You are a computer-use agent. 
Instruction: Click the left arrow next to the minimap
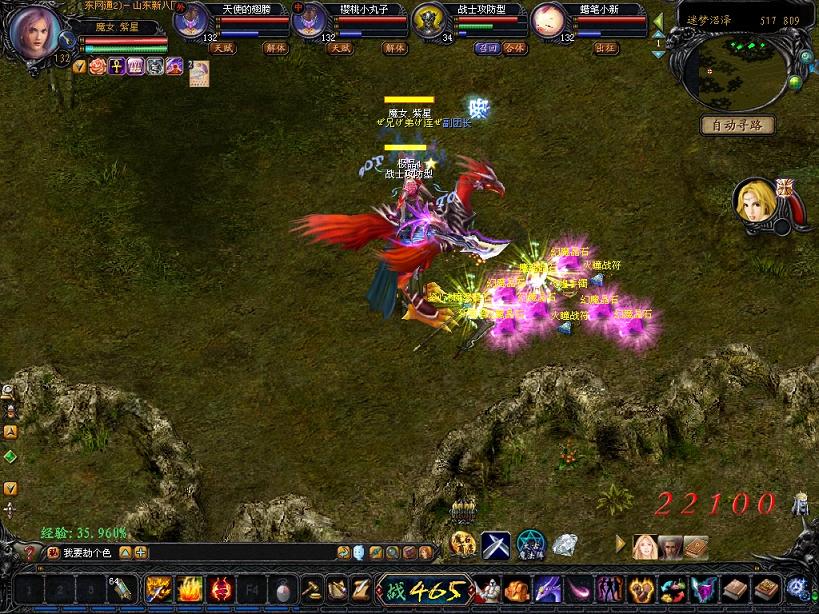click(x=658, y=19)
